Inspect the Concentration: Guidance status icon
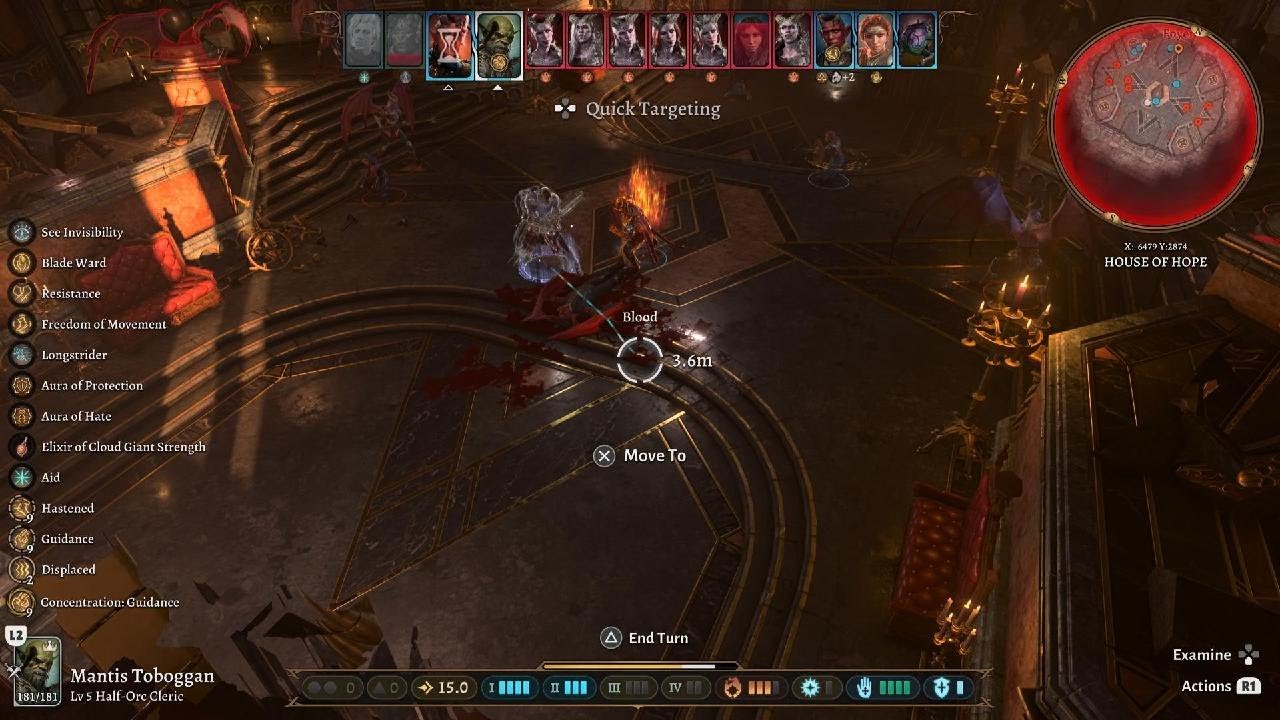 pos(22,602)
